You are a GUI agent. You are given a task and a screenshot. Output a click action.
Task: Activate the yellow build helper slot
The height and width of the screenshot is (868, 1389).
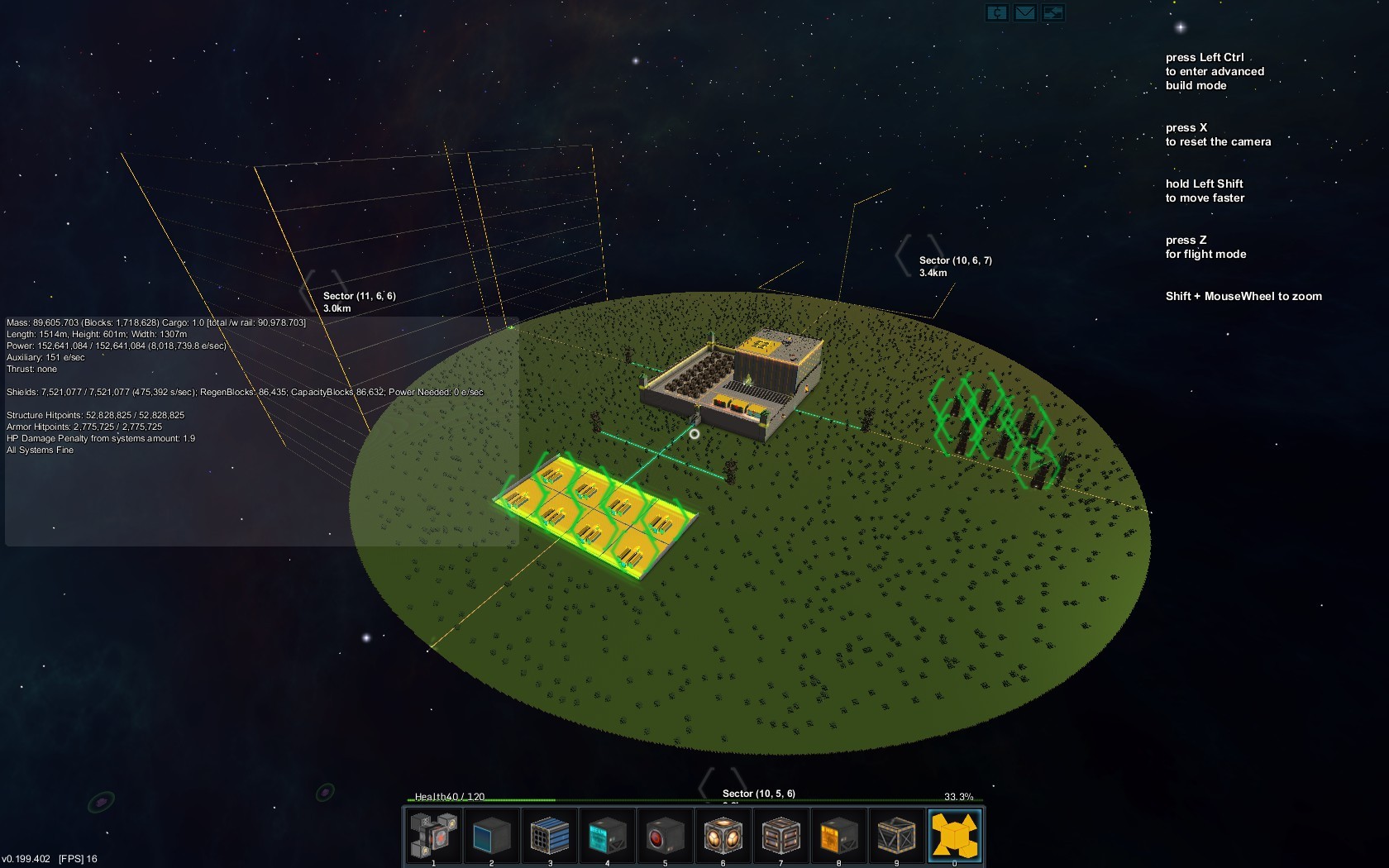tap(955, 835)
